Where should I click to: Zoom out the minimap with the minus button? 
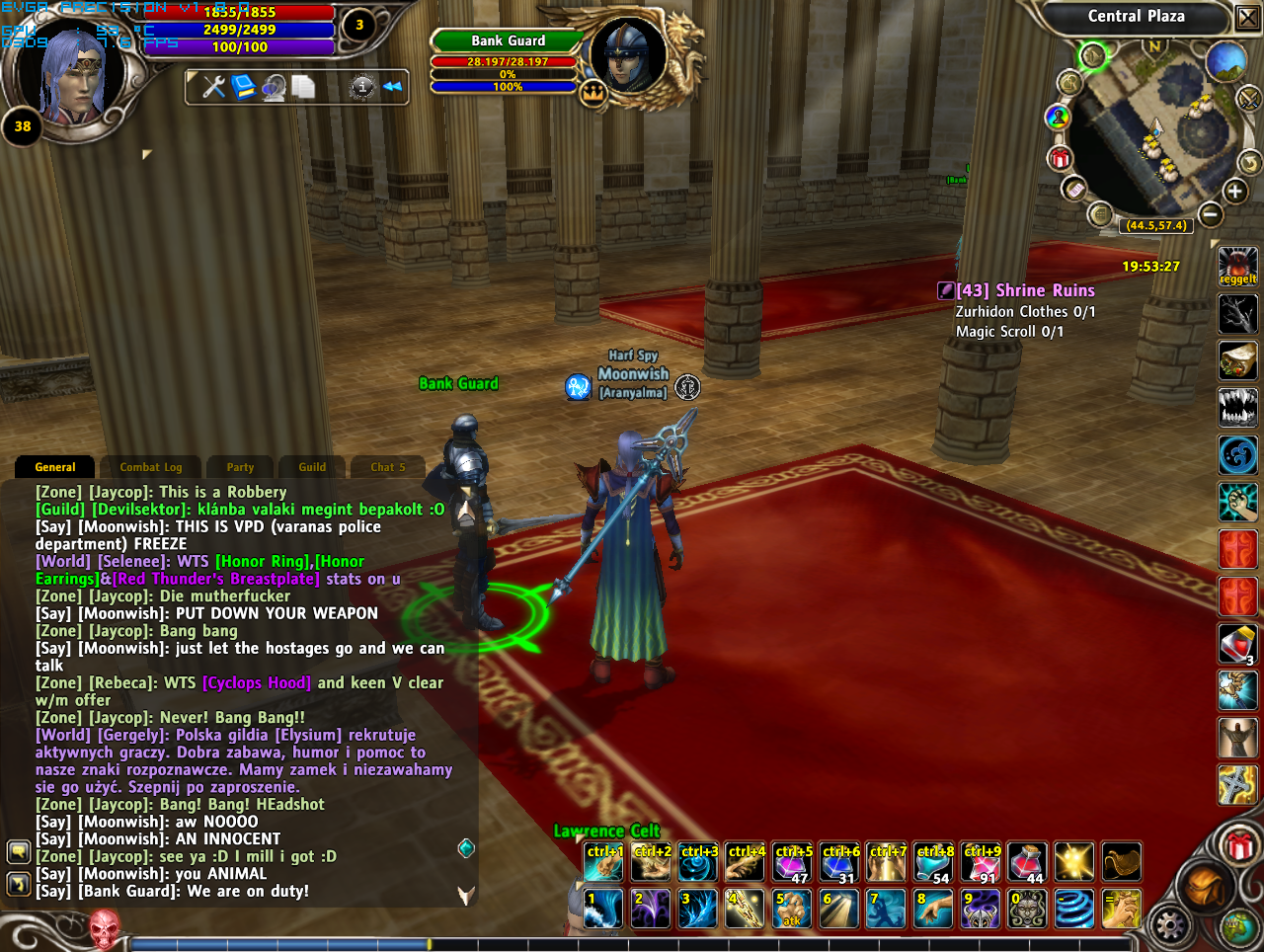coord(1211,214)
